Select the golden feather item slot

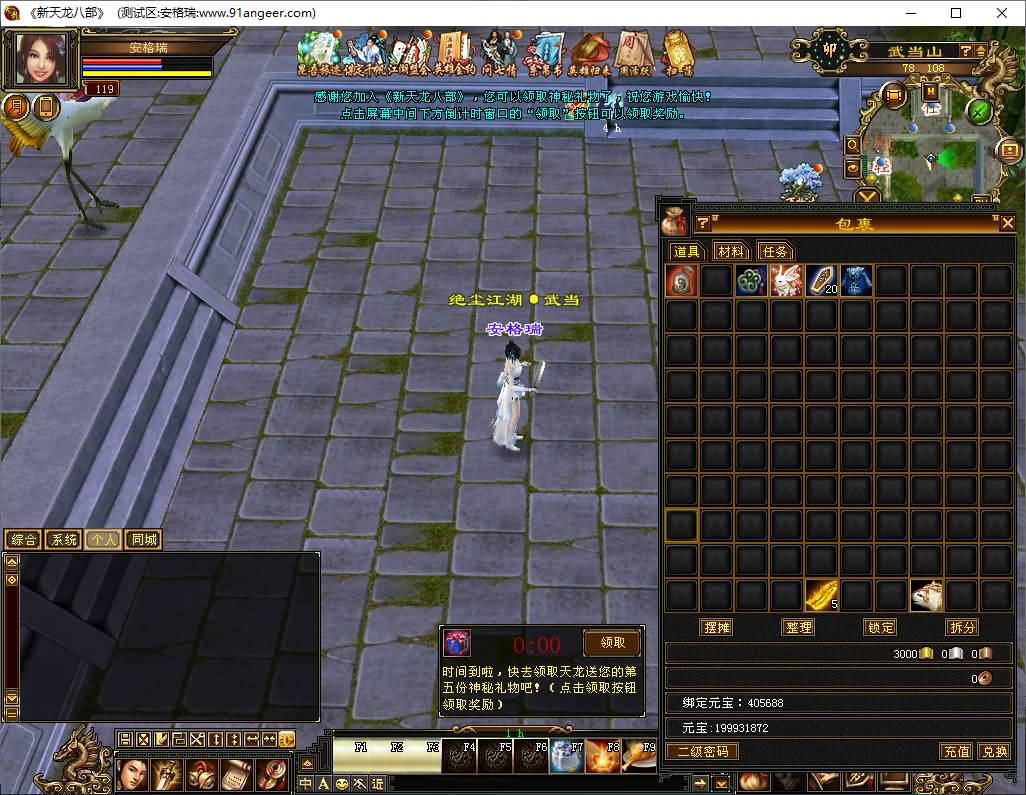click(x=821, y=596)
